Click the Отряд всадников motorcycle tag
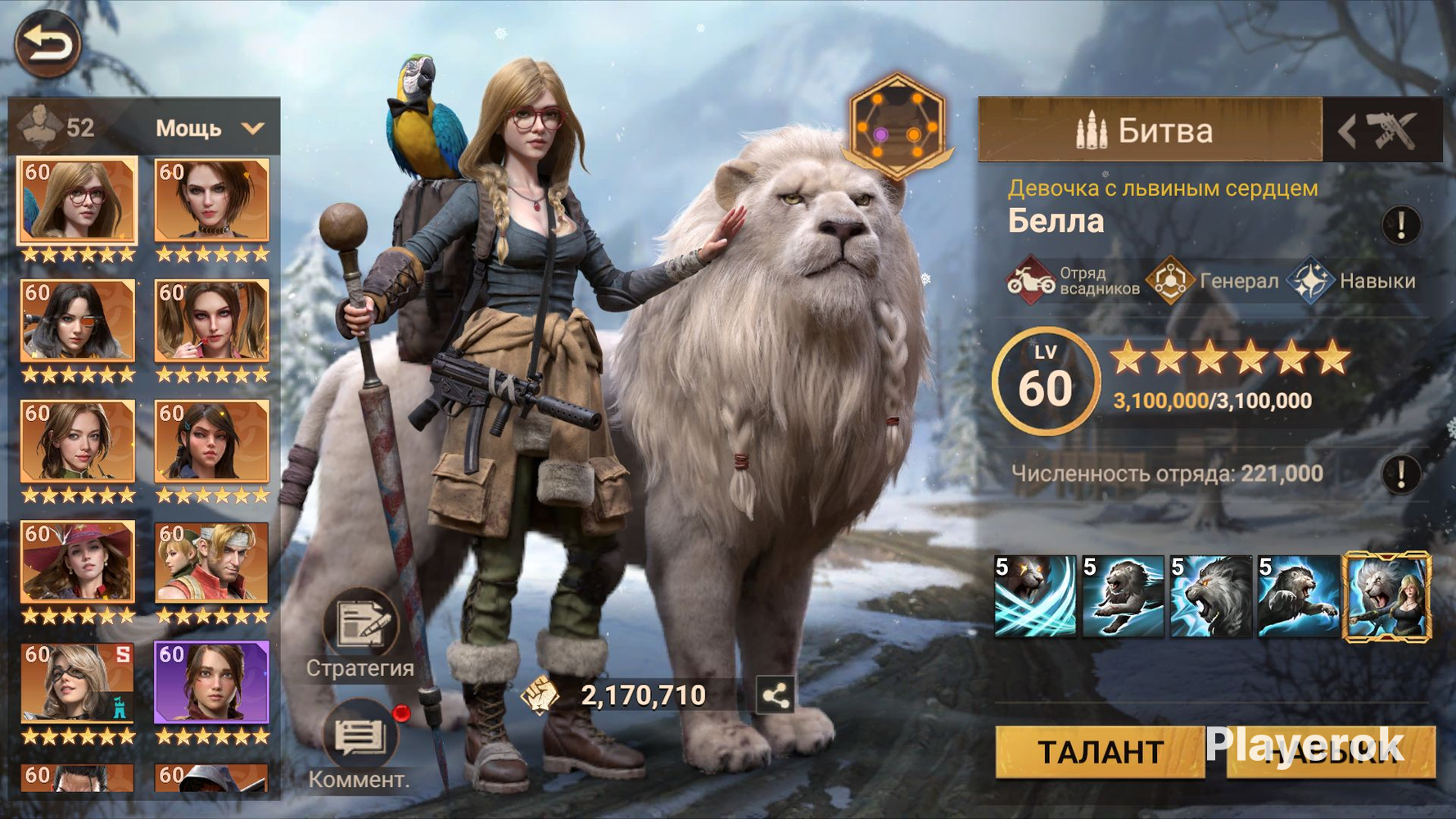 click(x=1073, y=281)
